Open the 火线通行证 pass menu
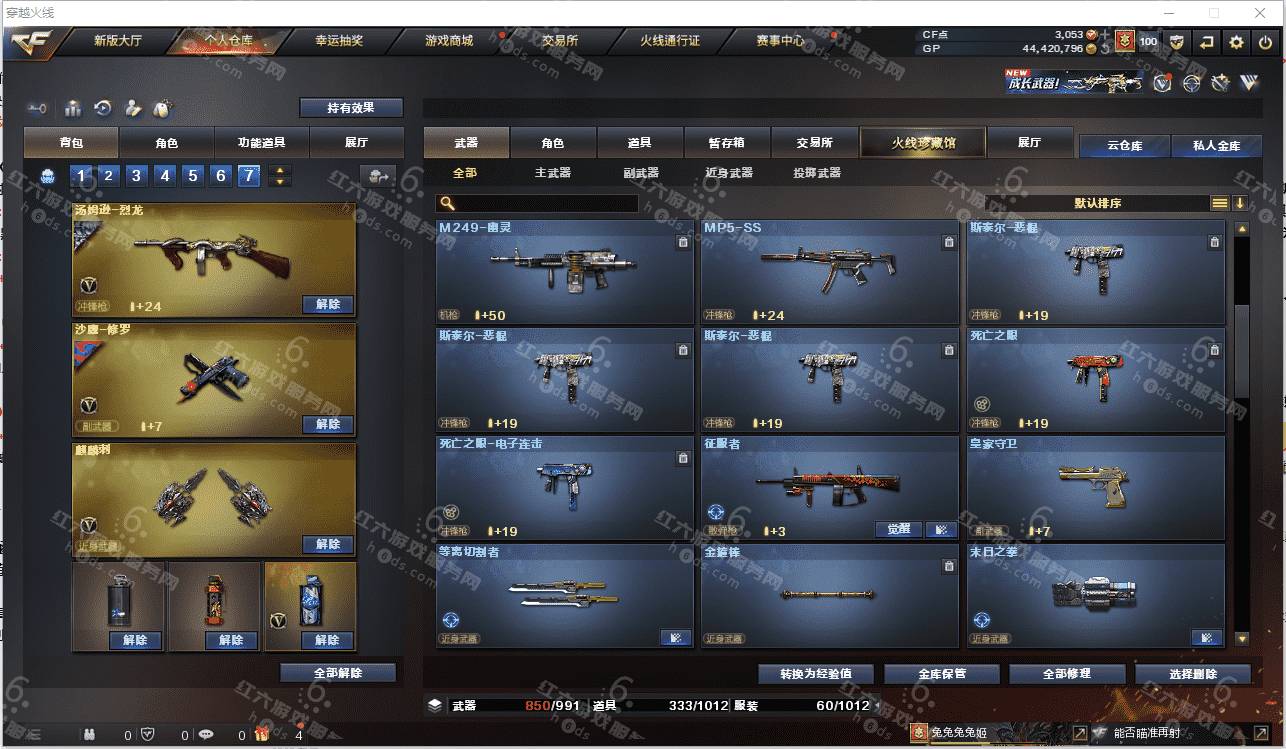This screenshot has width=1286, height=749. click(x=669, y=41)
